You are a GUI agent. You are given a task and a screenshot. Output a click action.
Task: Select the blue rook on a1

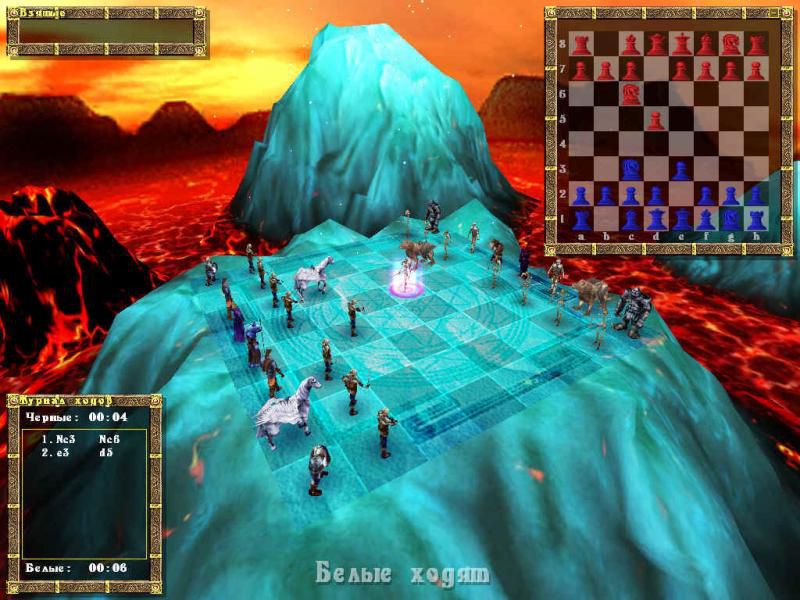[x=581, y=219]
